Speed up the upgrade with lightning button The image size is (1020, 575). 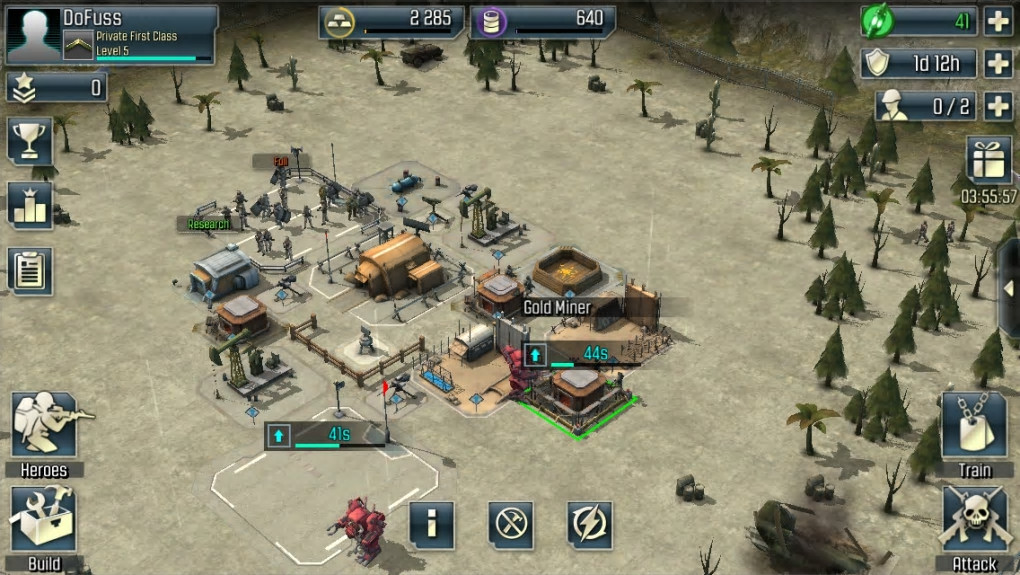589,525
